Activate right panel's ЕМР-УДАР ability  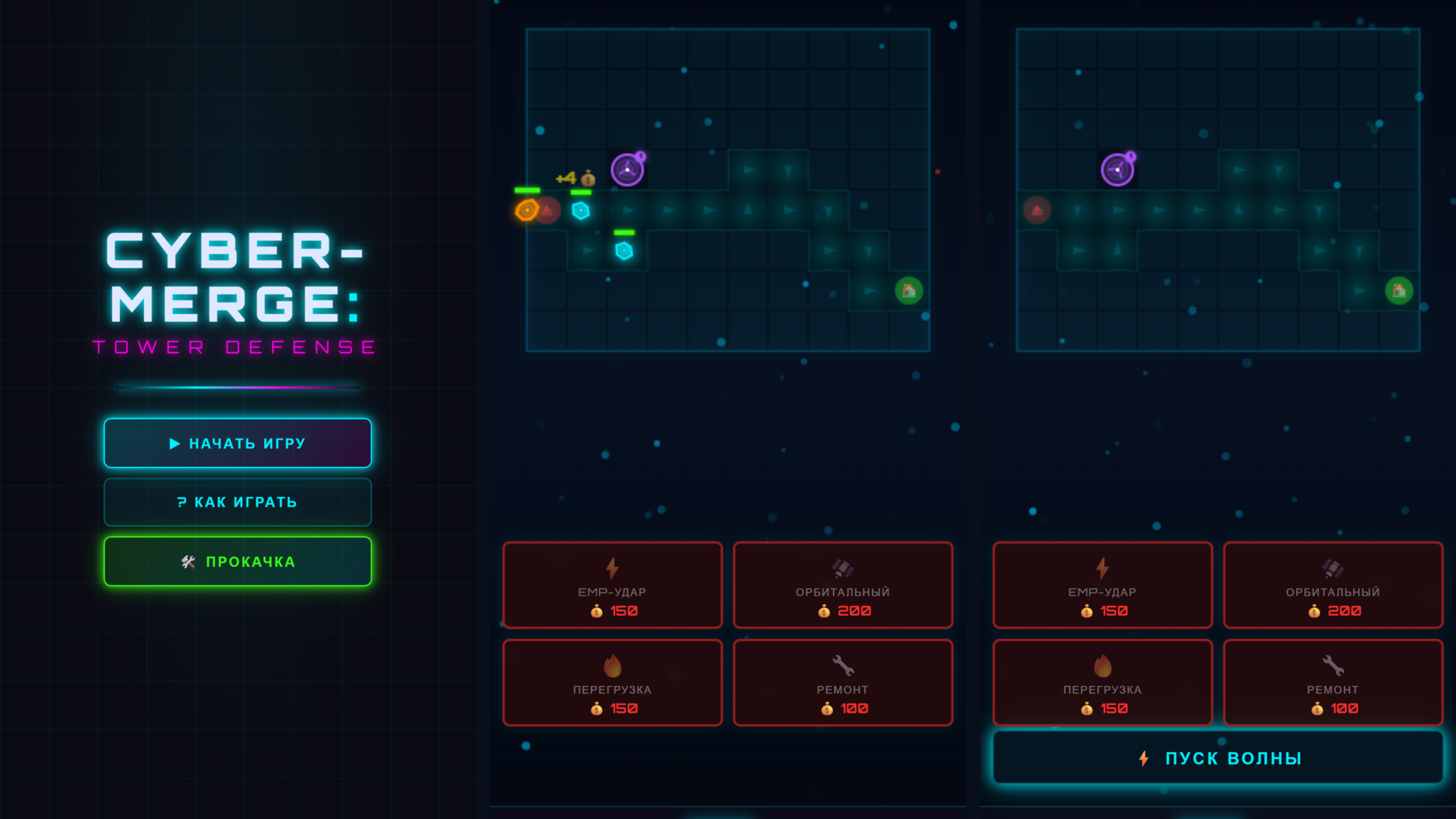click(1102, 586)
